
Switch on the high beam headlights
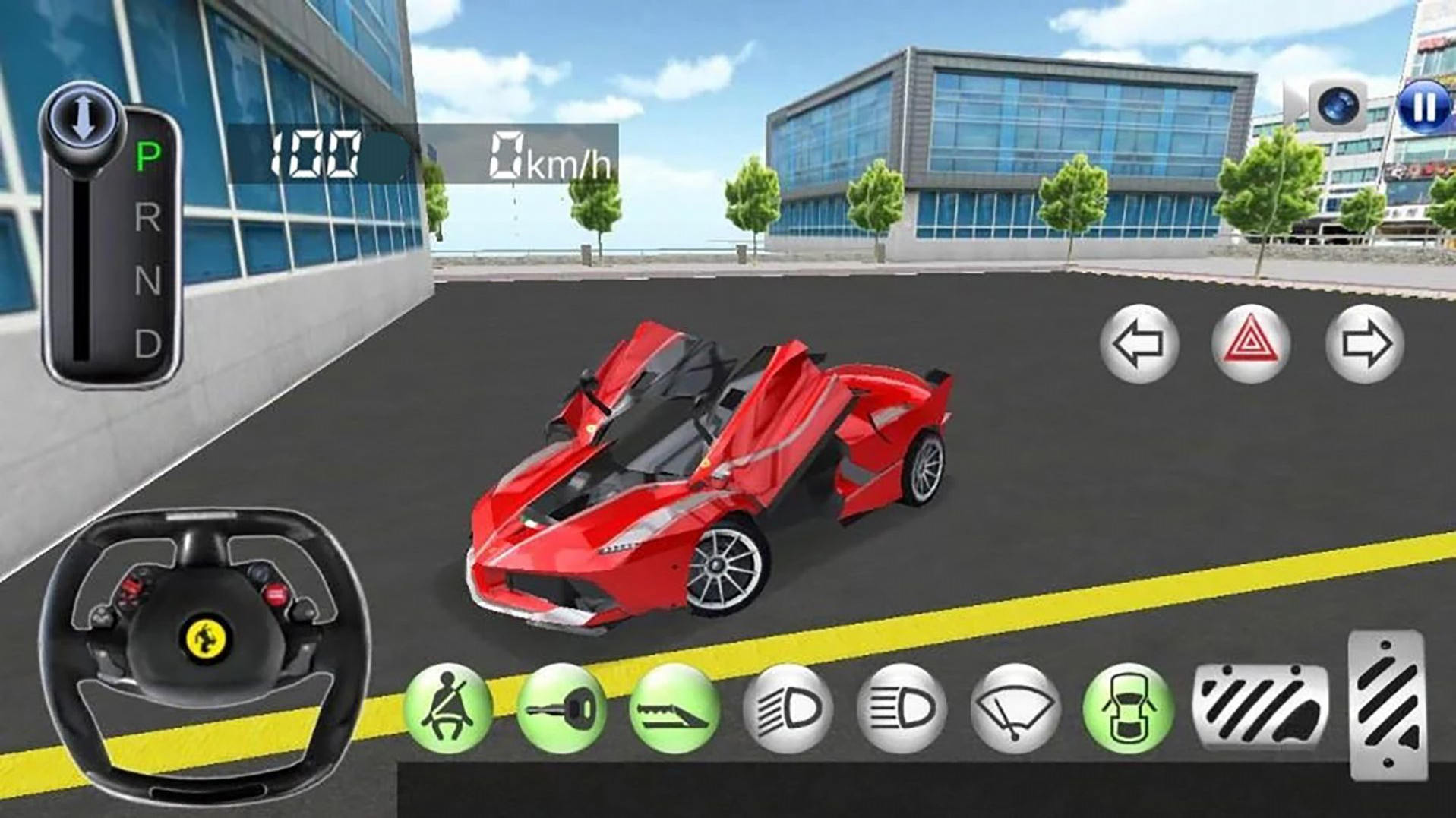coord(902,709)
